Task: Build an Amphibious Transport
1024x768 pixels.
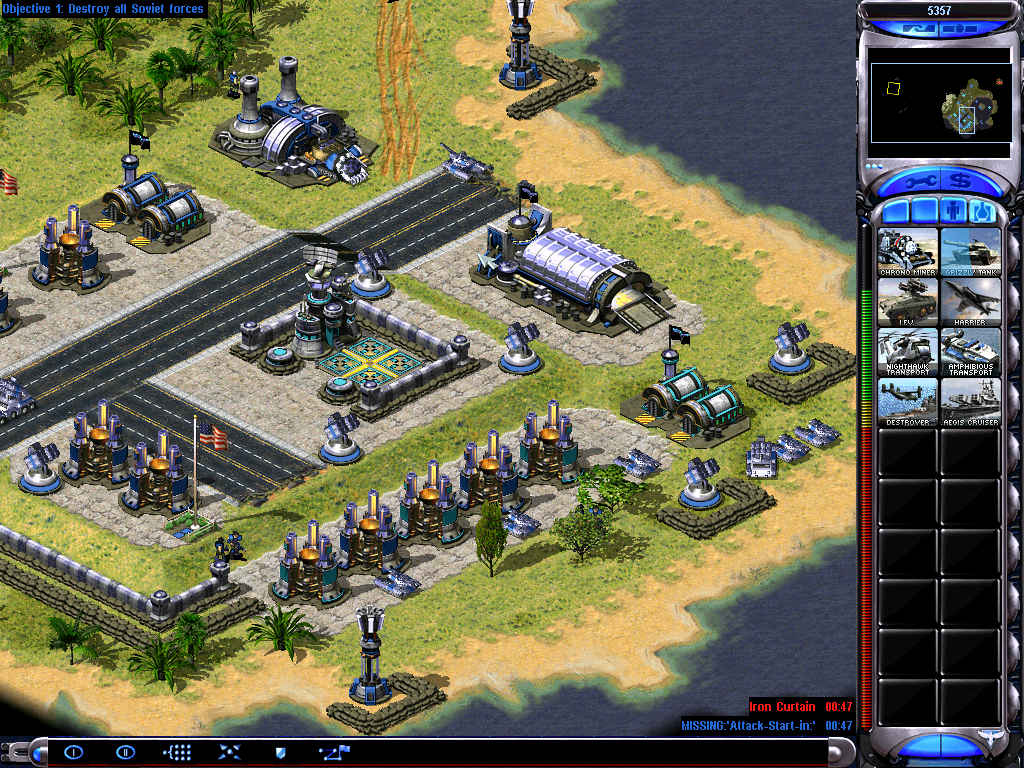Action: 970,352
